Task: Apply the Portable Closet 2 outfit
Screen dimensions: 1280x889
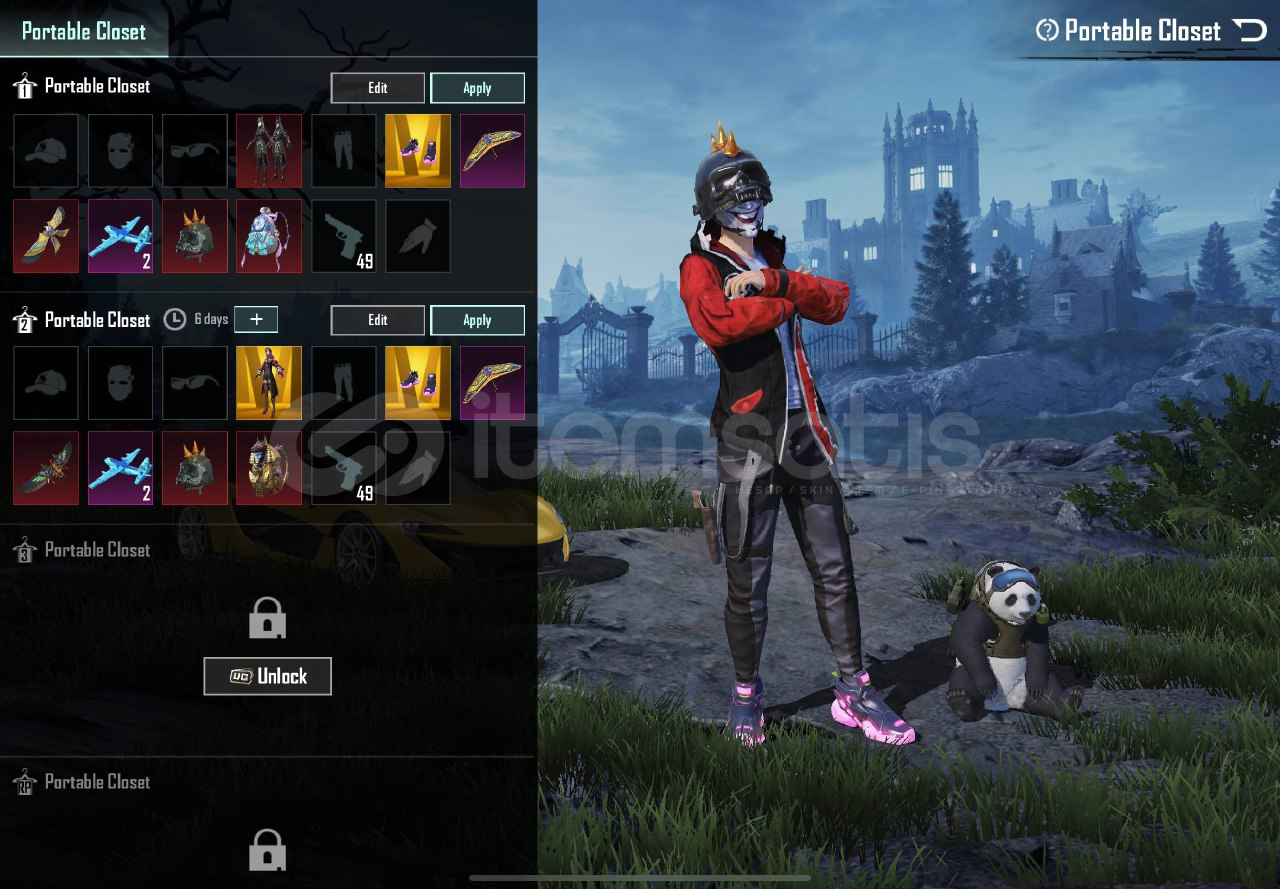Action: coord(477,320)
